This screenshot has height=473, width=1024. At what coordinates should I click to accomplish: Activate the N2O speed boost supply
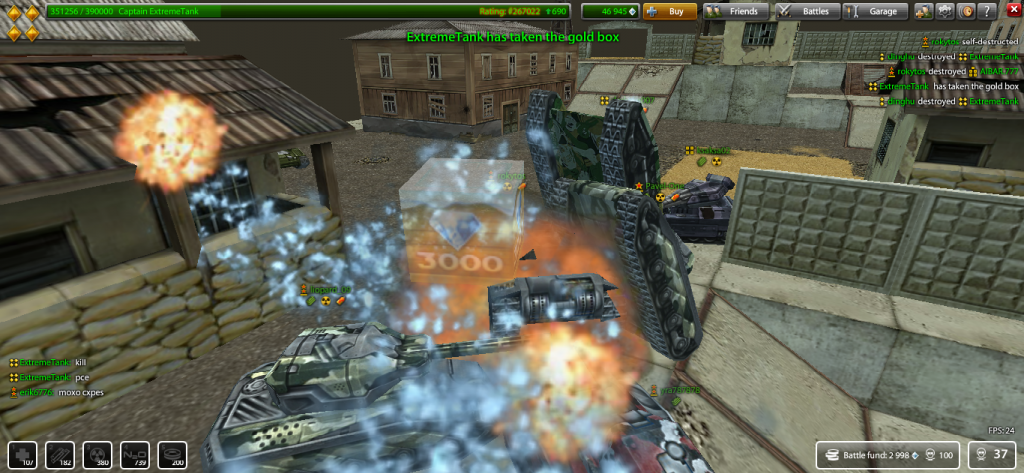135,454
